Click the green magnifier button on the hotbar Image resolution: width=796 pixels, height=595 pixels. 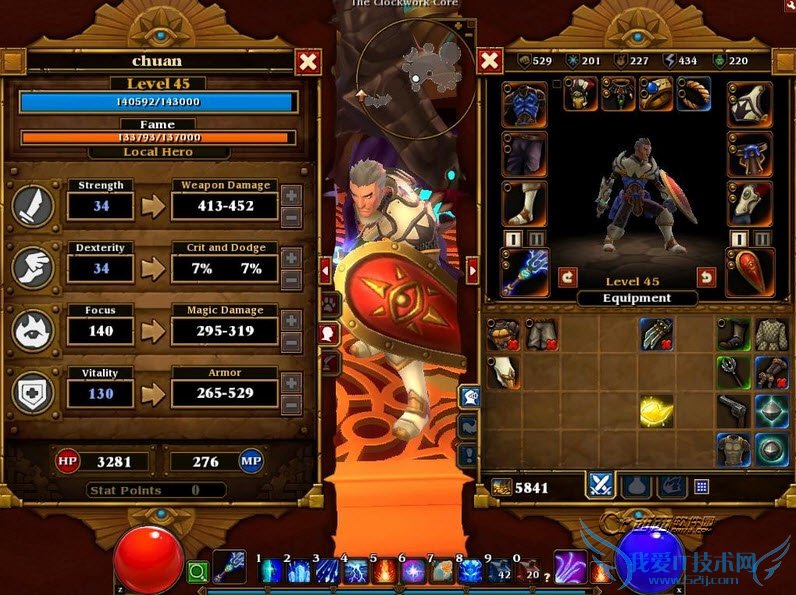pos(197,573)
